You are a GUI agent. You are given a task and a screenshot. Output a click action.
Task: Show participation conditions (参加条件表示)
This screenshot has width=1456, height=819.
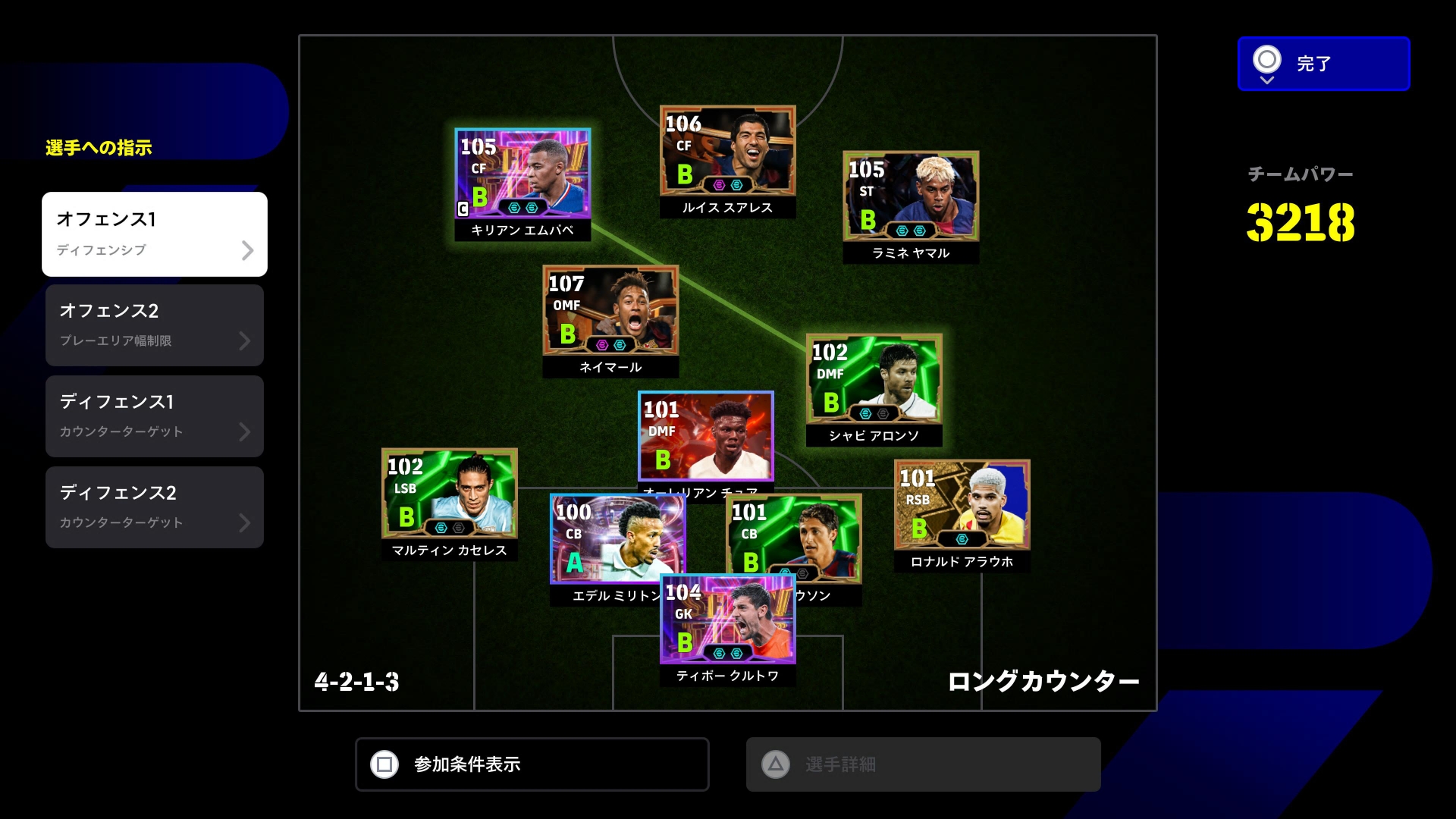click(x=532, y=764)
